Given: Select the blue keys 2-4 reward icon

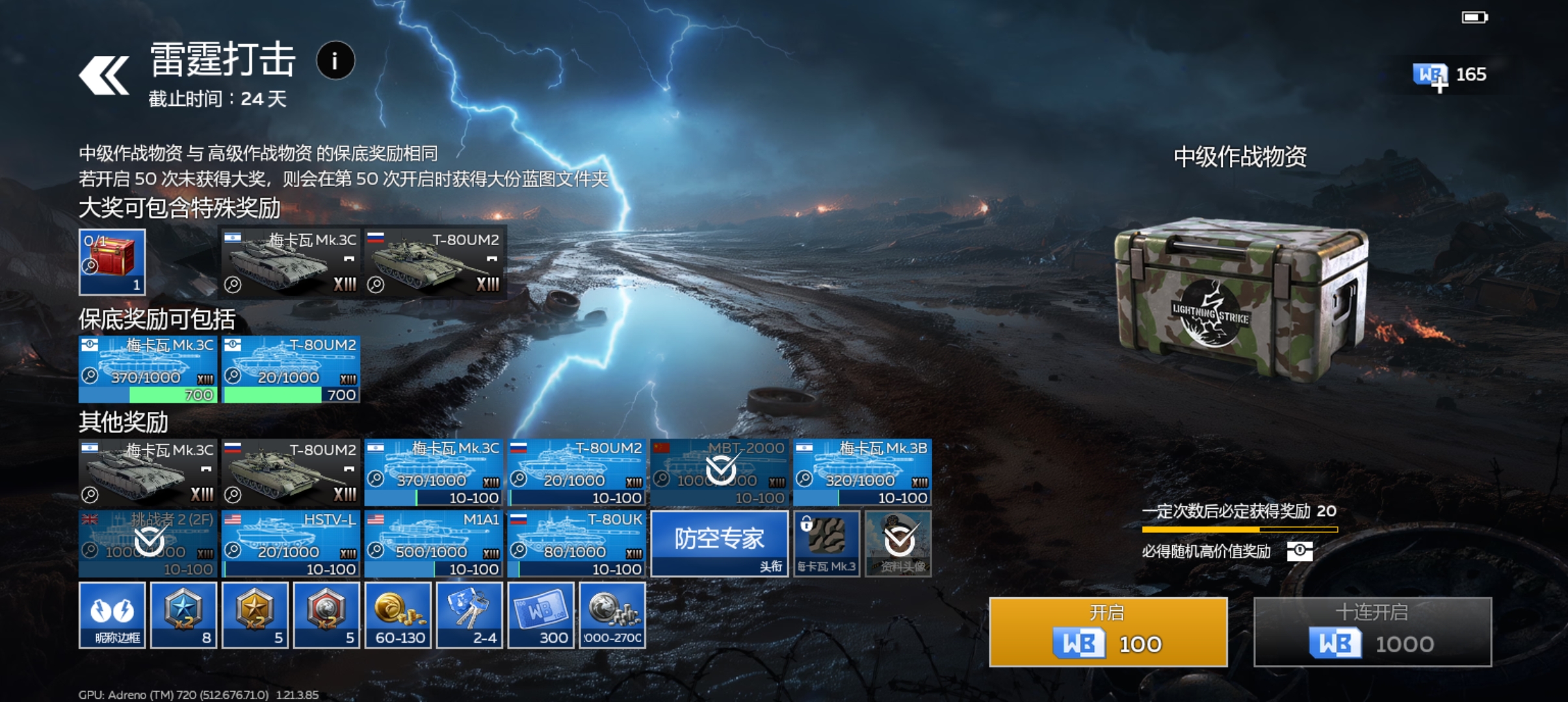Looking at the screenshot, I should point(469,614).
